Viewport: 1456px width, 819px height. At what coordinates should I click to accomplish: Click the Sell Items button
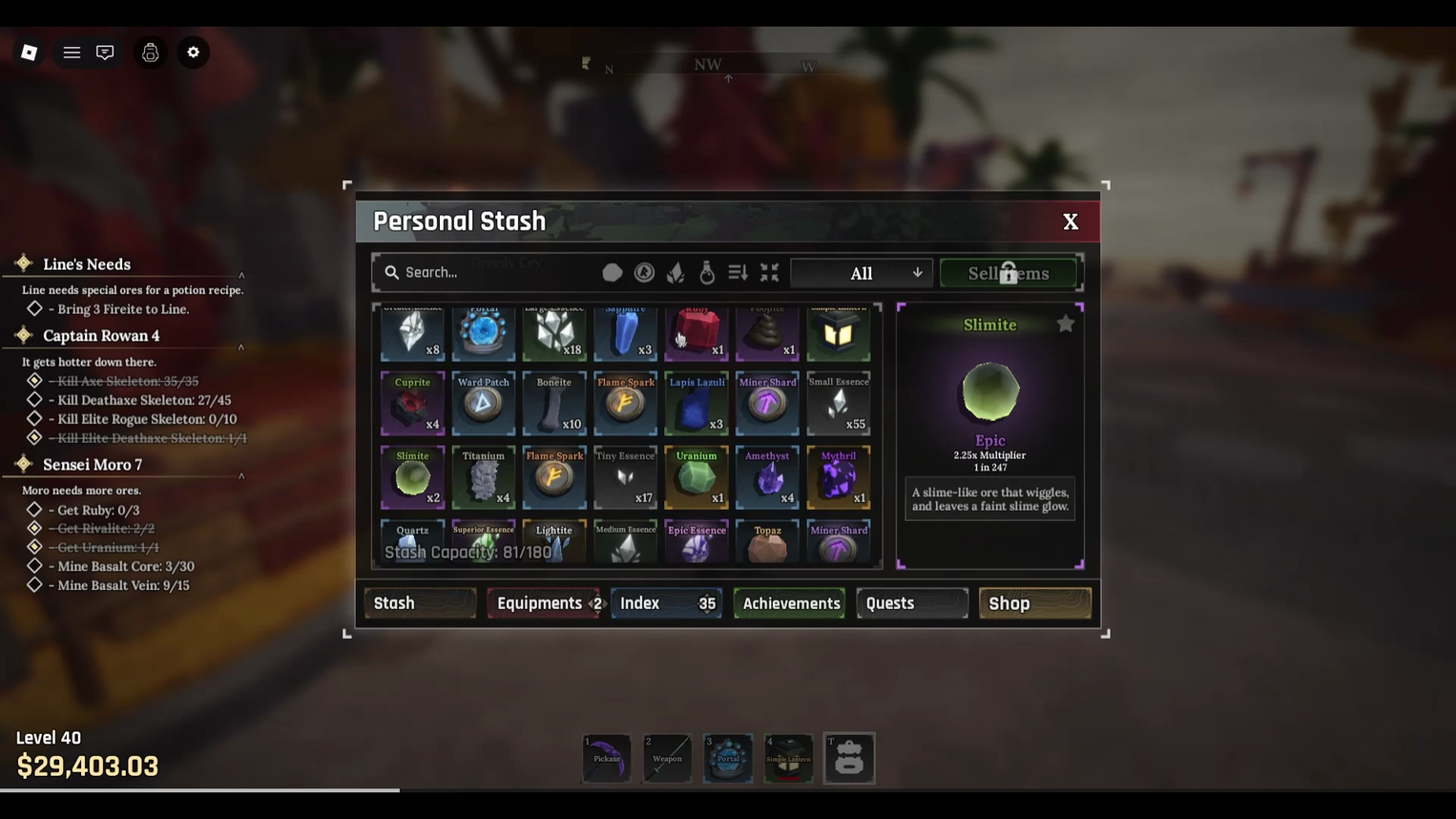(x=1009, y=273)
